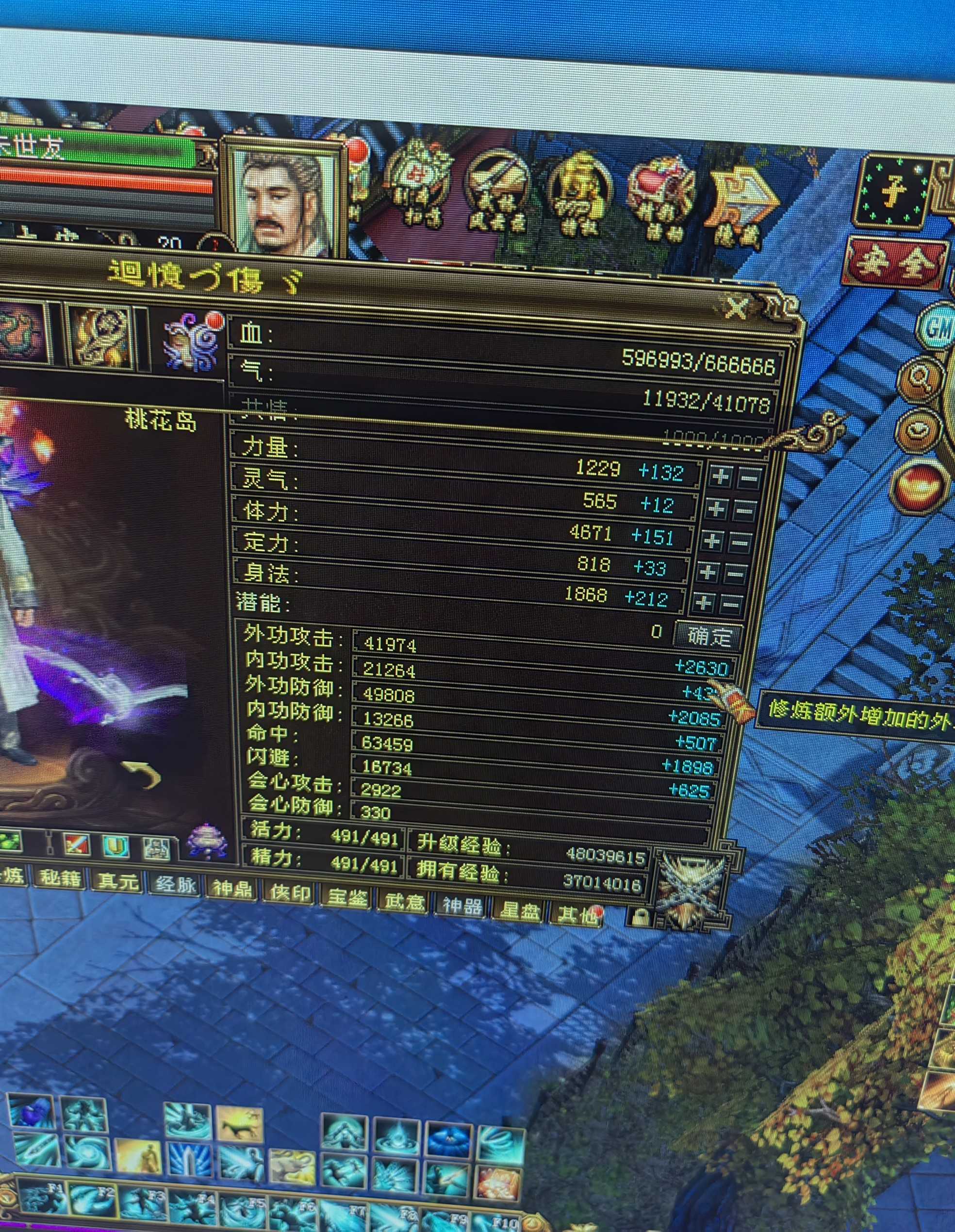Click the character portrait at top
Screen dimensions: 955x1232
pos(285,200)
